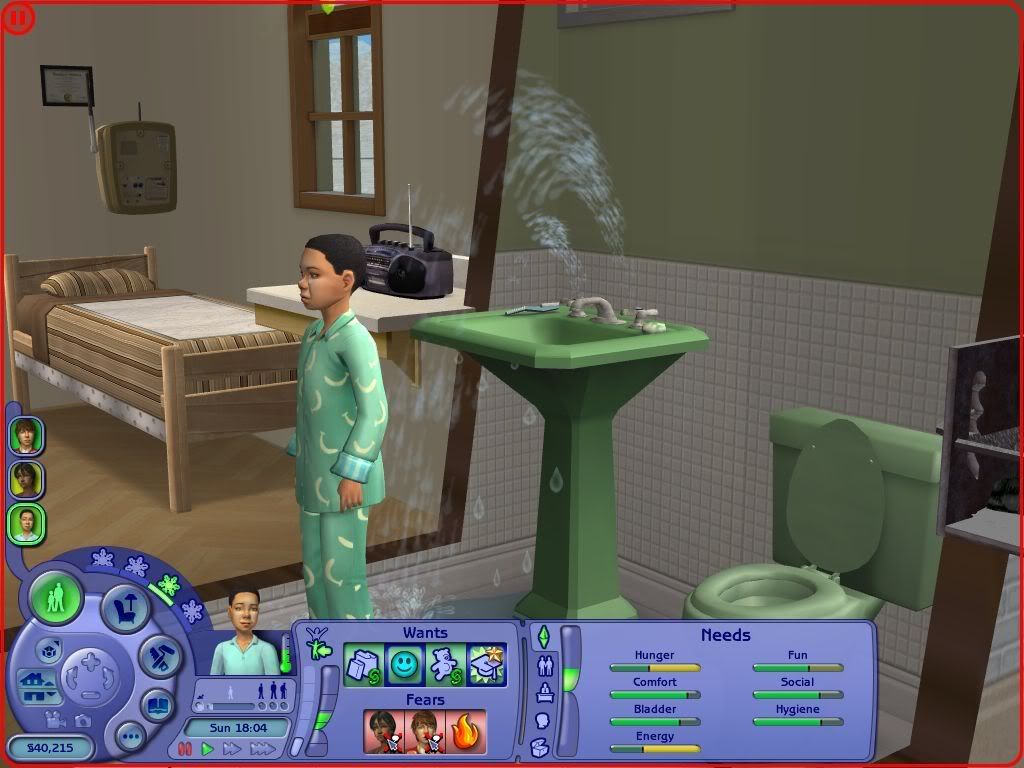Open the options menu with three dots
This screenshot has height=768, width=1024.
(131, 738)
